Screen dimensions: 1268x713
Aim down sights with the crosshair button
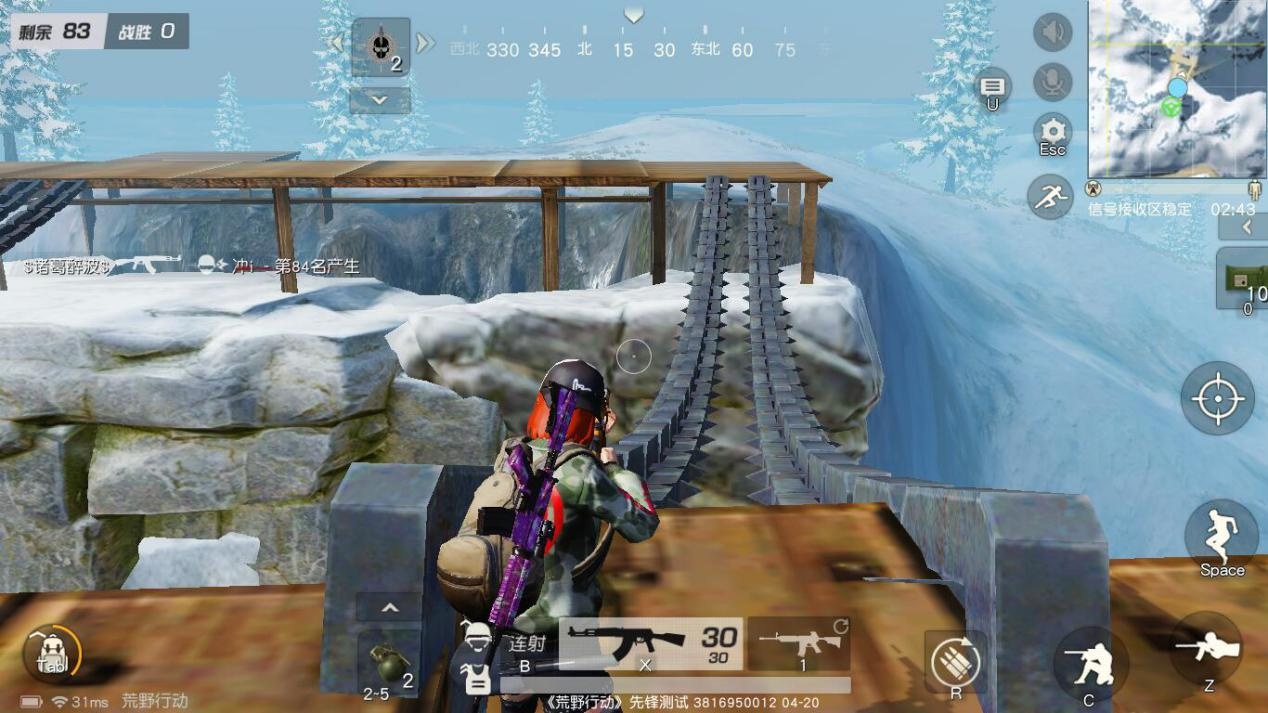click(x=1217, y=398)
